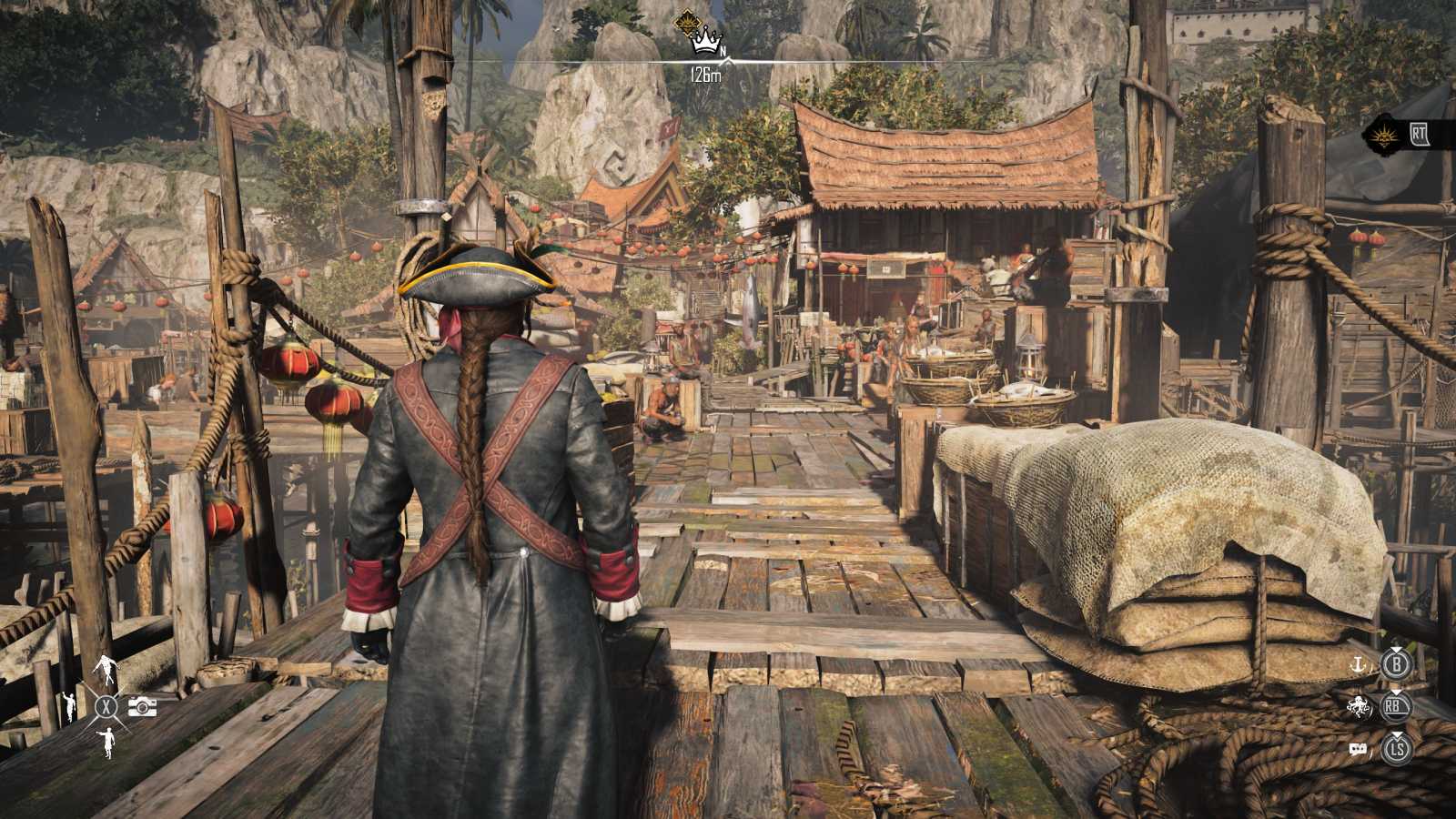Expand the arrow above the RB prompt

(1395, 693)
